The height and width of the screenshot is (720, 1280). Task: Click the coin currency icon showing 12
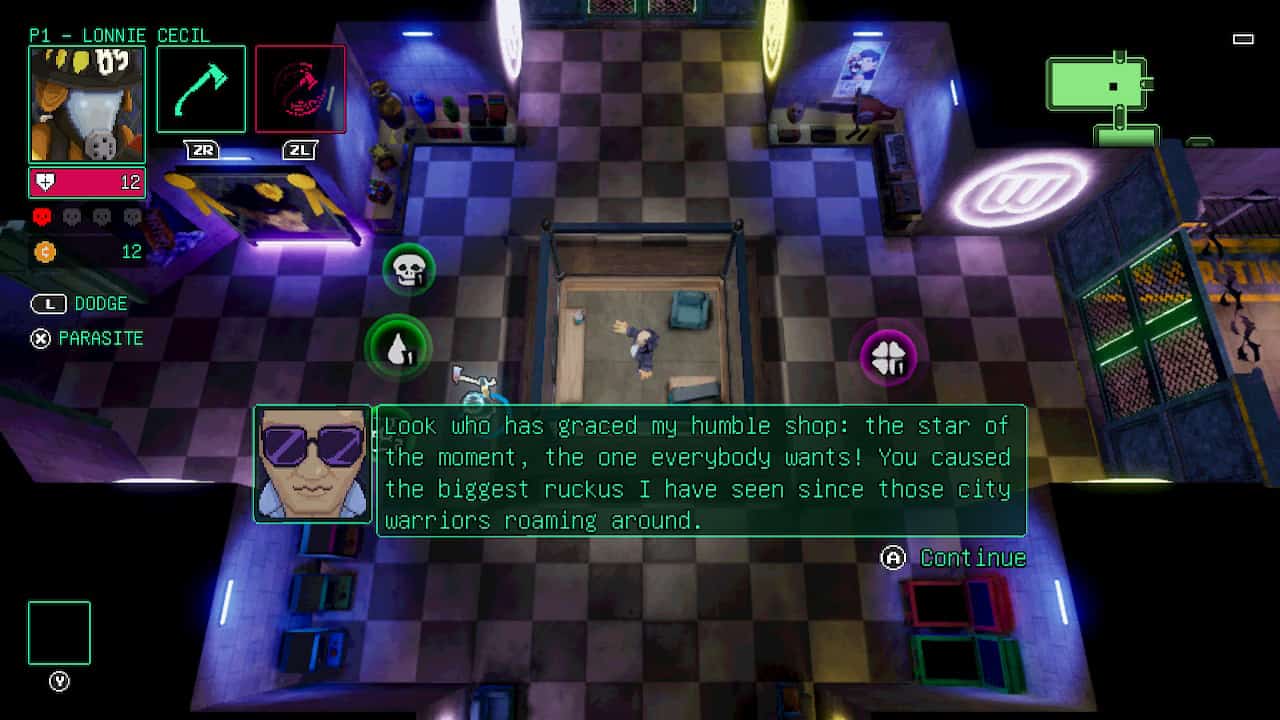[44, 252]
